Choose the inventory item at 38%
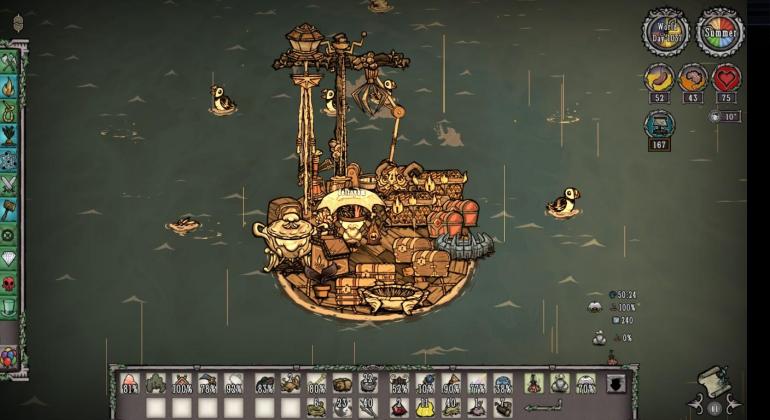 pos(502,383)
